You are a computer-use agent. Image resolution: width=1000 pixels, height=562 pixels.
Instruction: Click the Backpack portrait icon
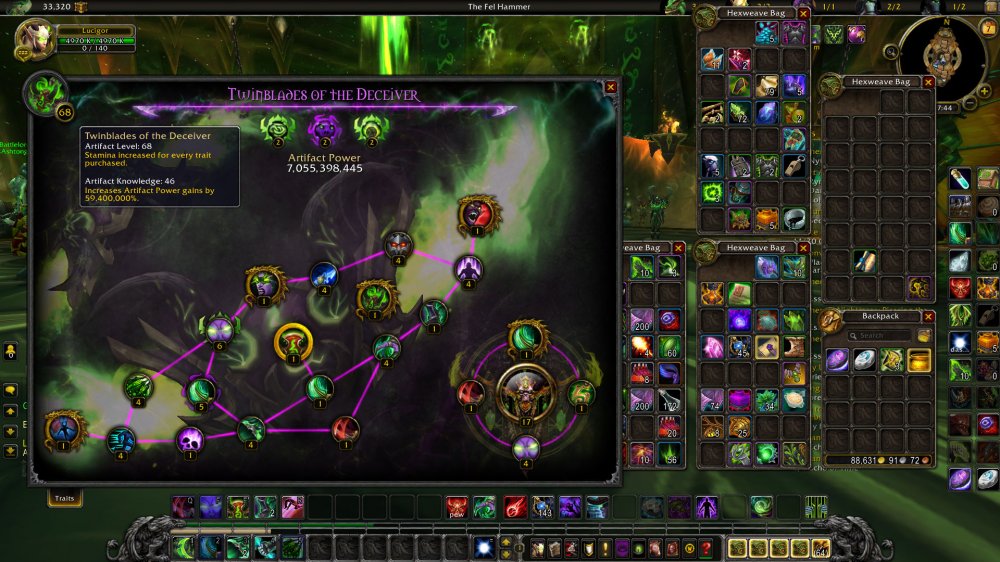click(830, 321)
